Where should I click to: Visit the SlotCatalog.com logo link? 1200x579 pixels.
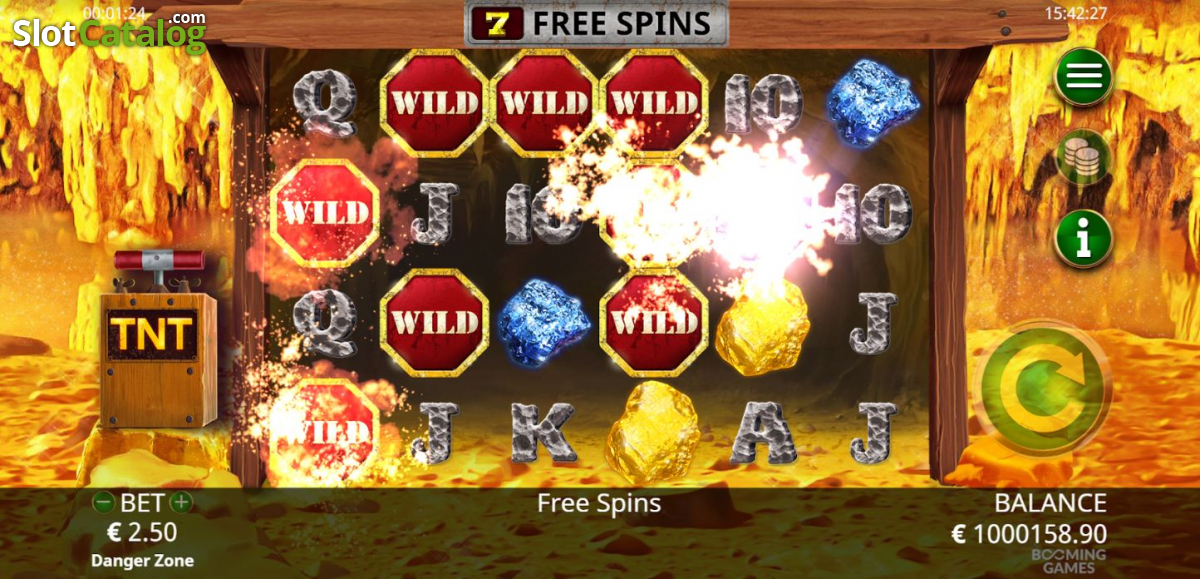[x=109, y=32]
